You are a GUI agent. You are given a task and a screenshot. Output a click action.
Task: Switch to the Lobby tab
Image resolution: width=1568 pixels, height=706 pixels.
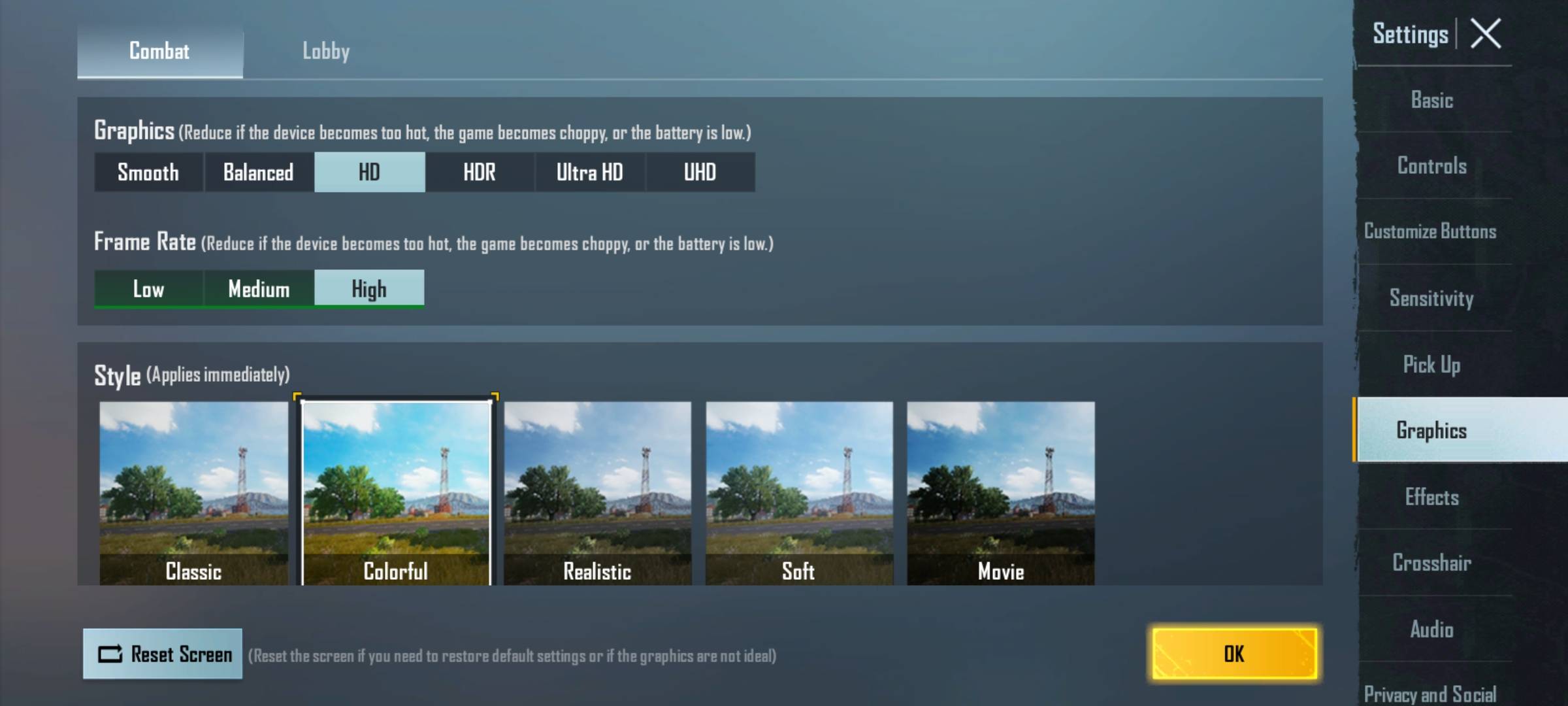(x=325, y=51)
